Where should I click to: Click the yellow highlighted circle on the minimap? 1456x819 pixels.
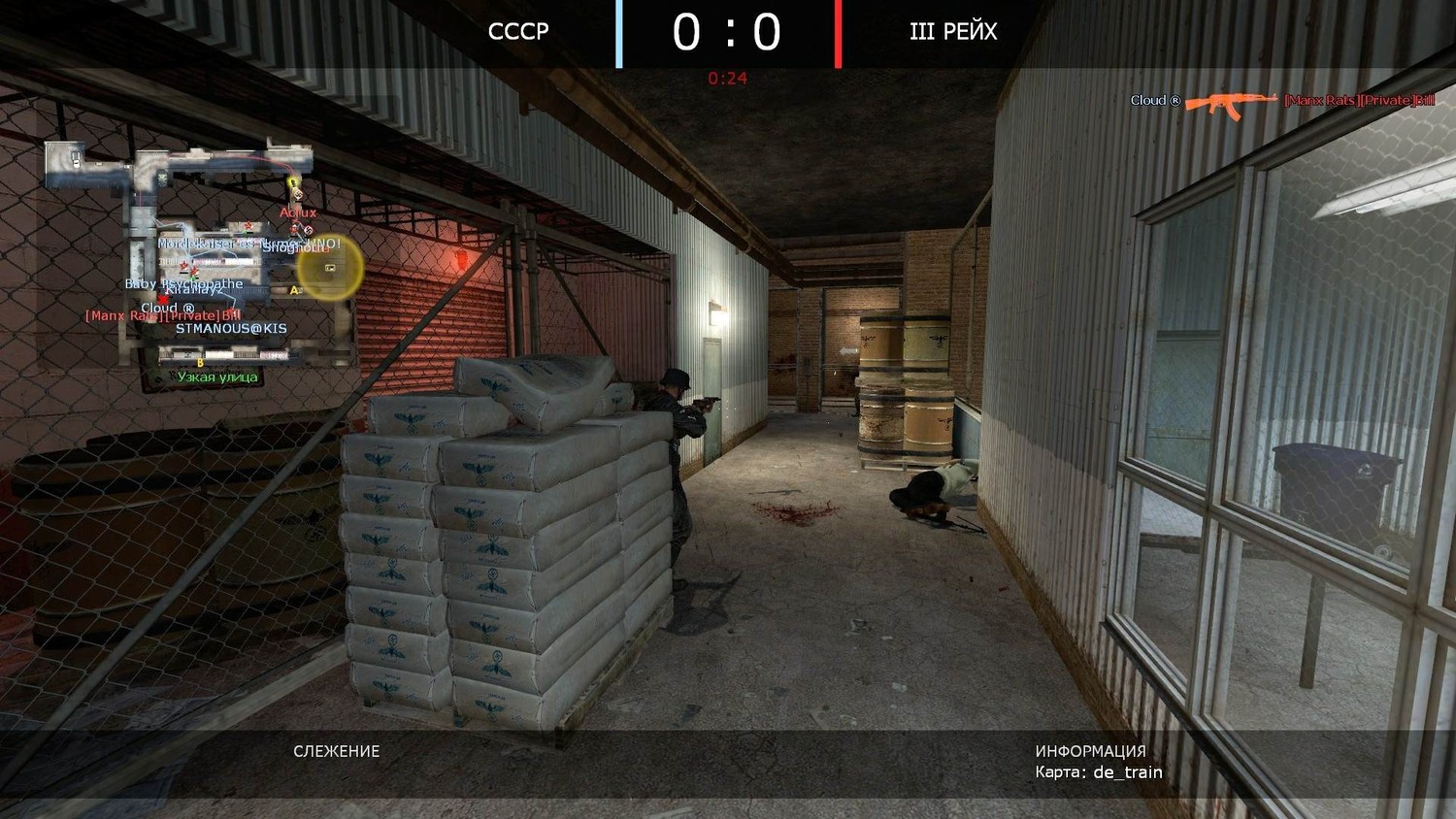330,268
